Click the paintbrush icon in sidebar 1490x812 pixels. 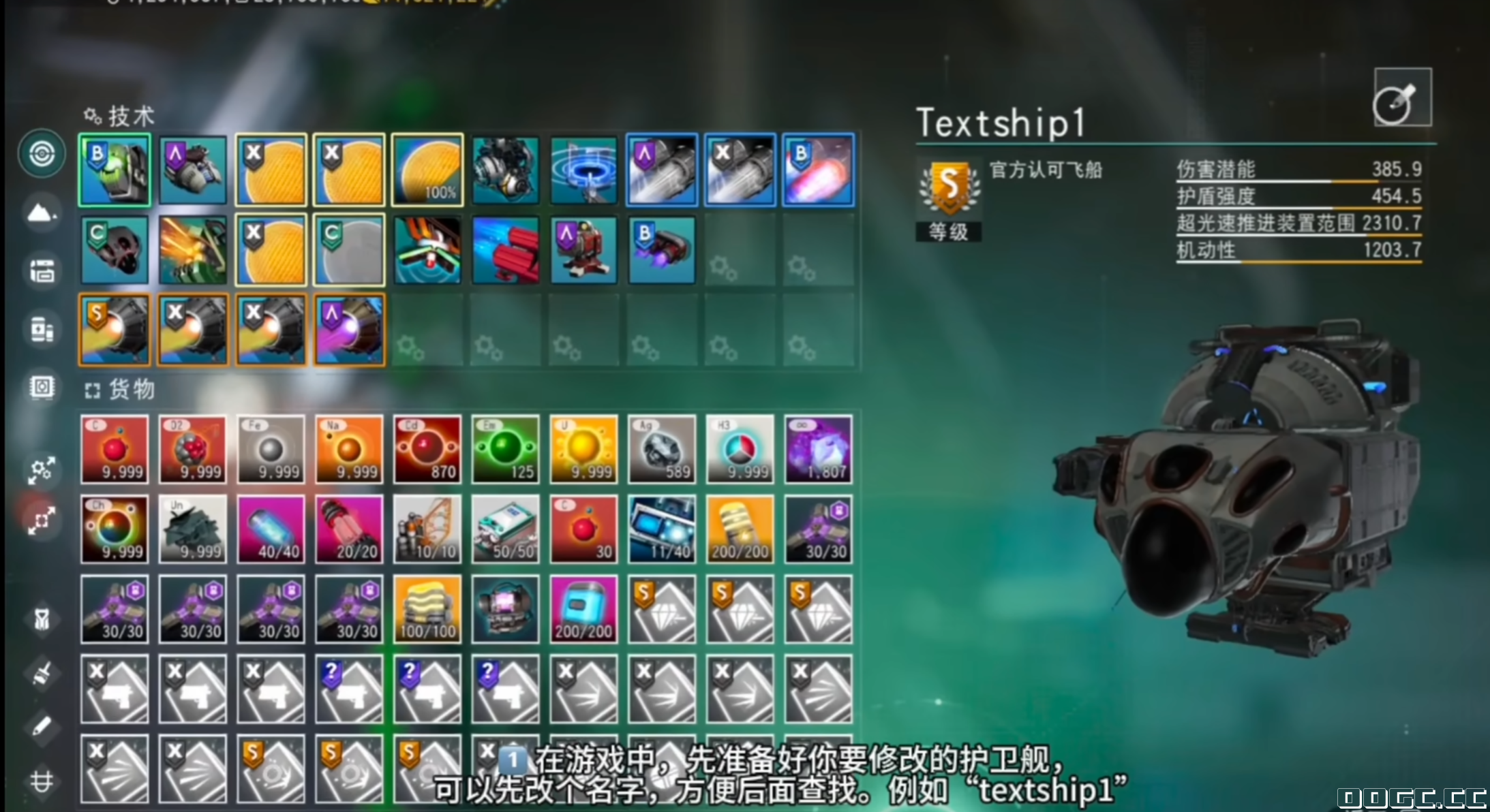click(x=42, y=674)
